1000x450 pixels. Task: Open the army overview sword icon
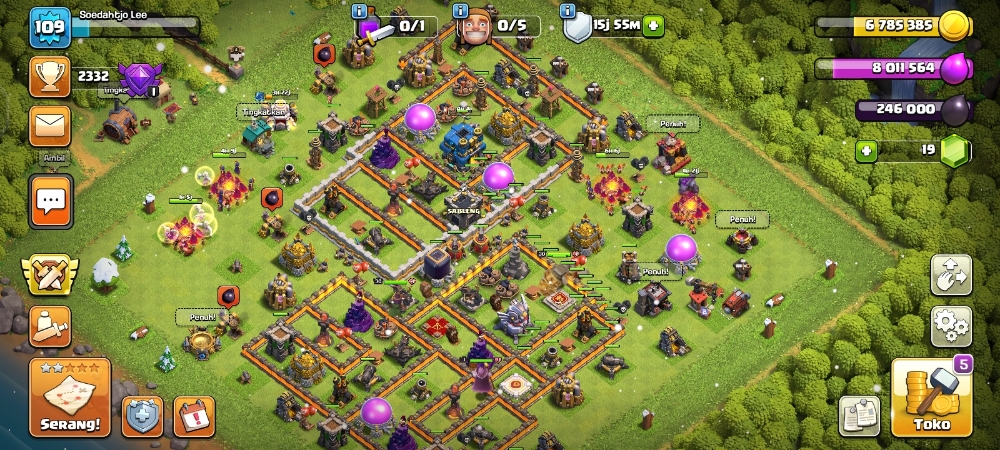coord(49,325)
